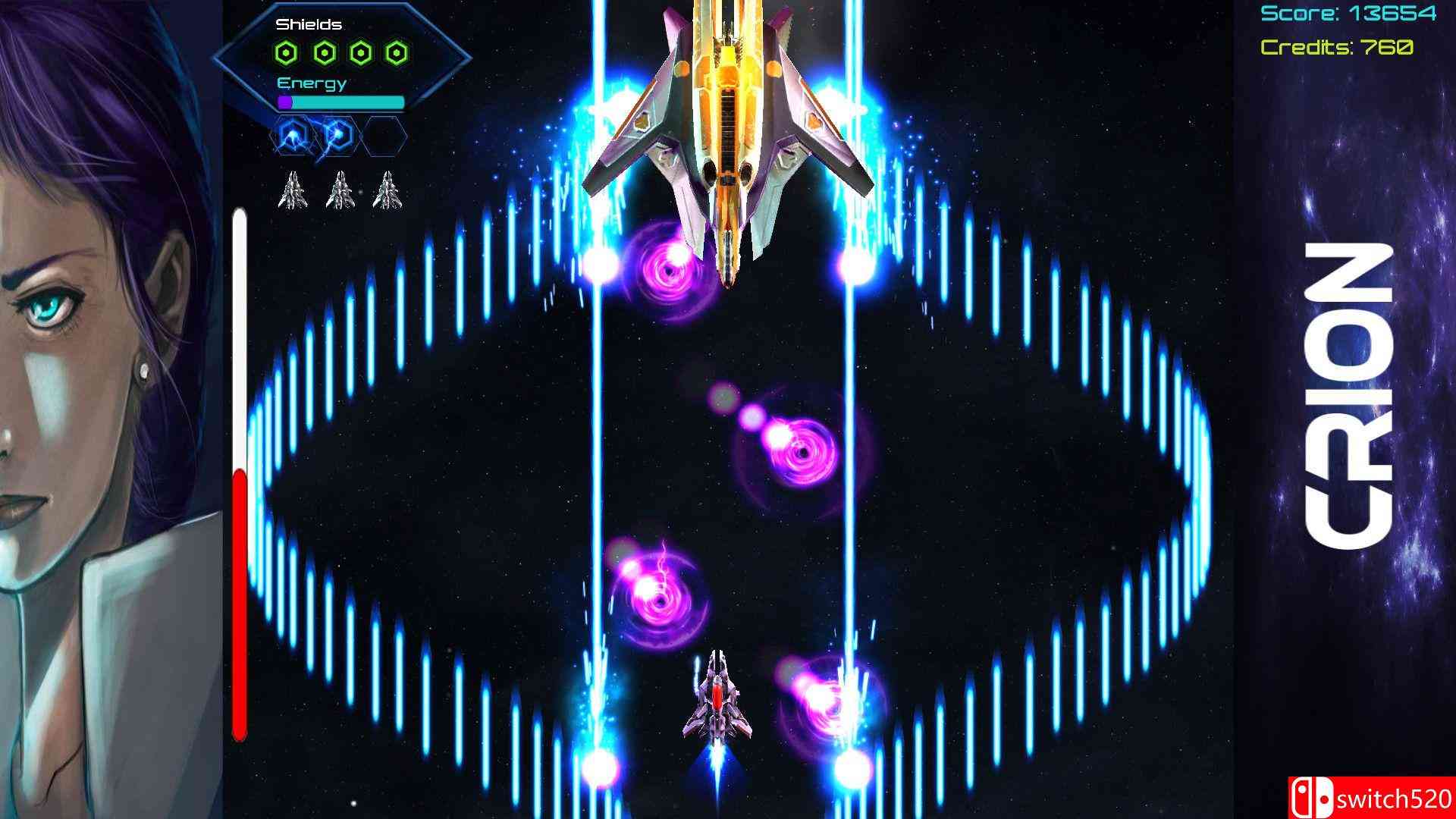Select the first green shield hexagon icon
Viewport: 1456px width, 819px height.
click(285, 51)
